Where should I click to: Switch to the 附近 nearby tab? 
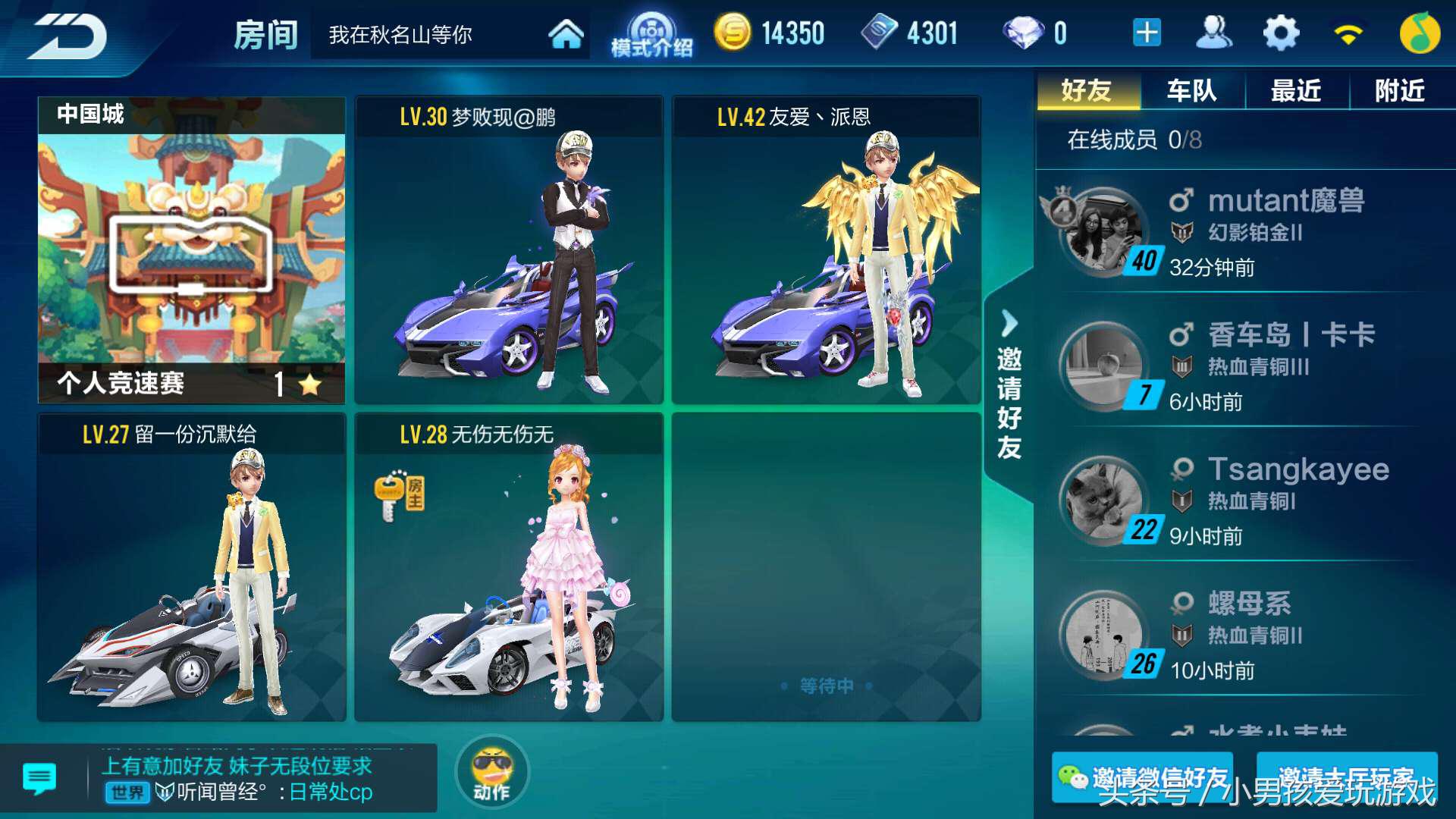pos(1399,89)
